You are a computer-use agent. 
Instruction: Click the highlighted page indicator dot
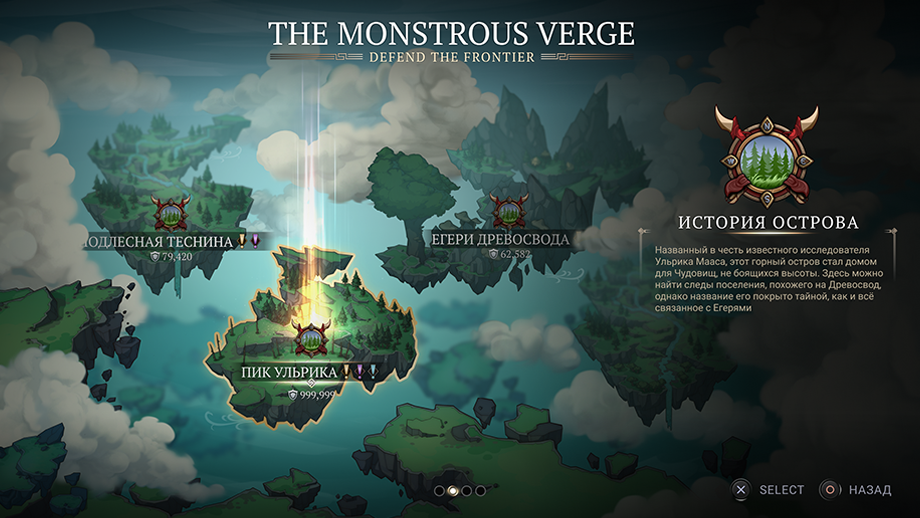click(452, 491)
